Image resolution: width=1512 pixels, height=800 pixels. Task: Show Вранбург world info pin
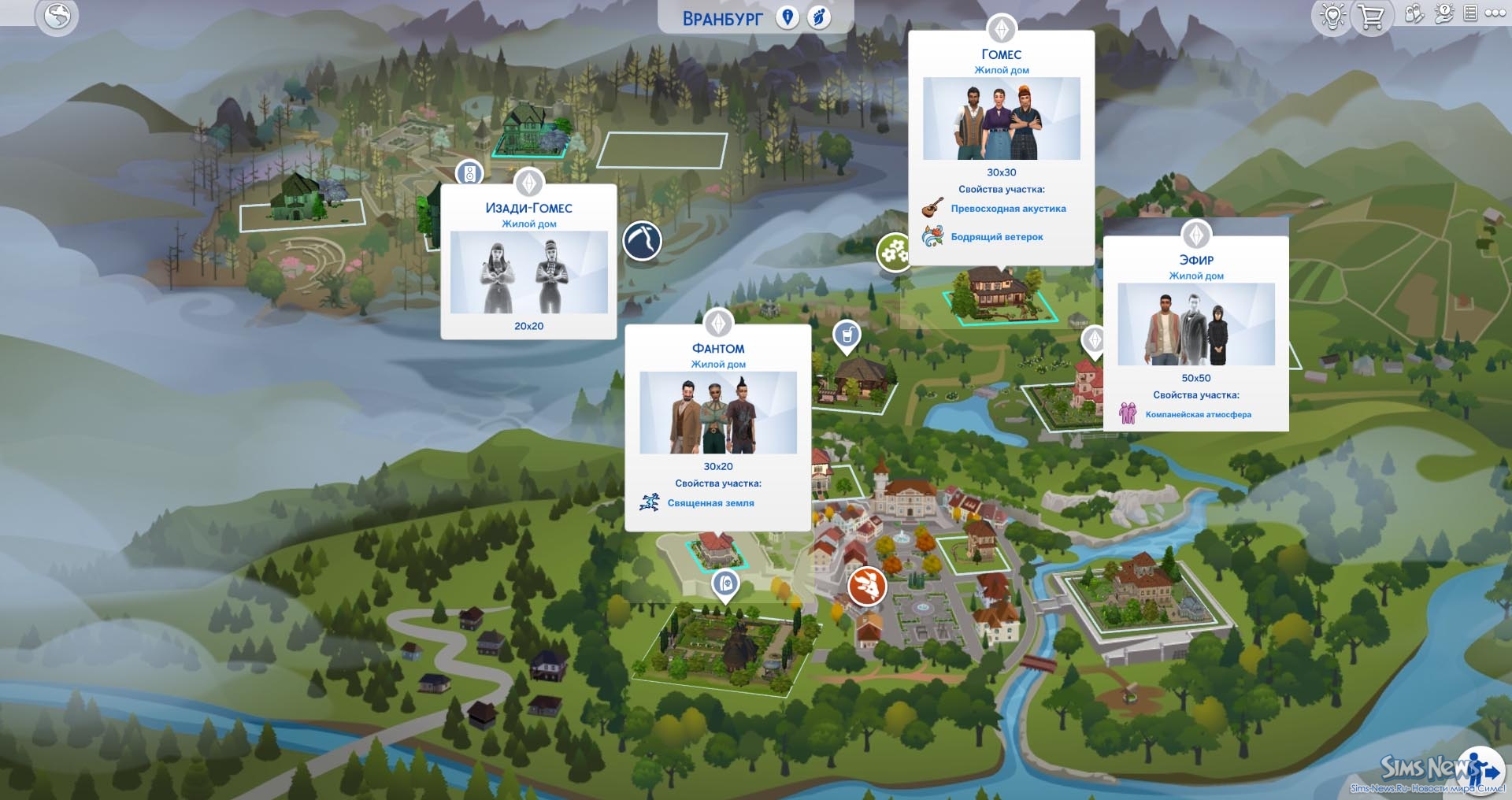point(787,17)
